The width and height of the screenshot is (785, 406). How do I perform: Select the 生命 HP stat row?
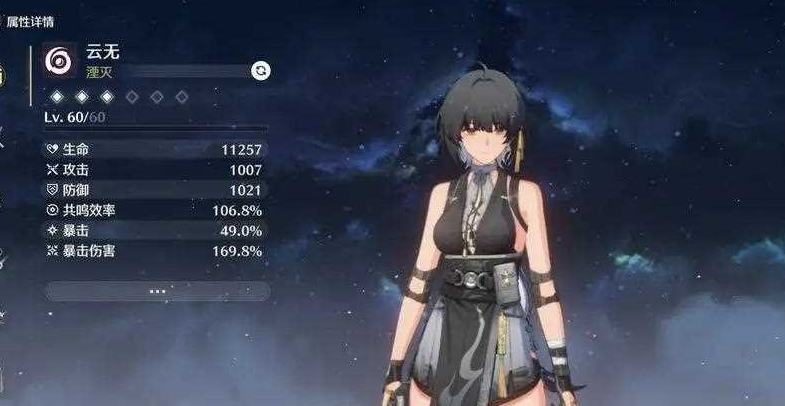155,149
